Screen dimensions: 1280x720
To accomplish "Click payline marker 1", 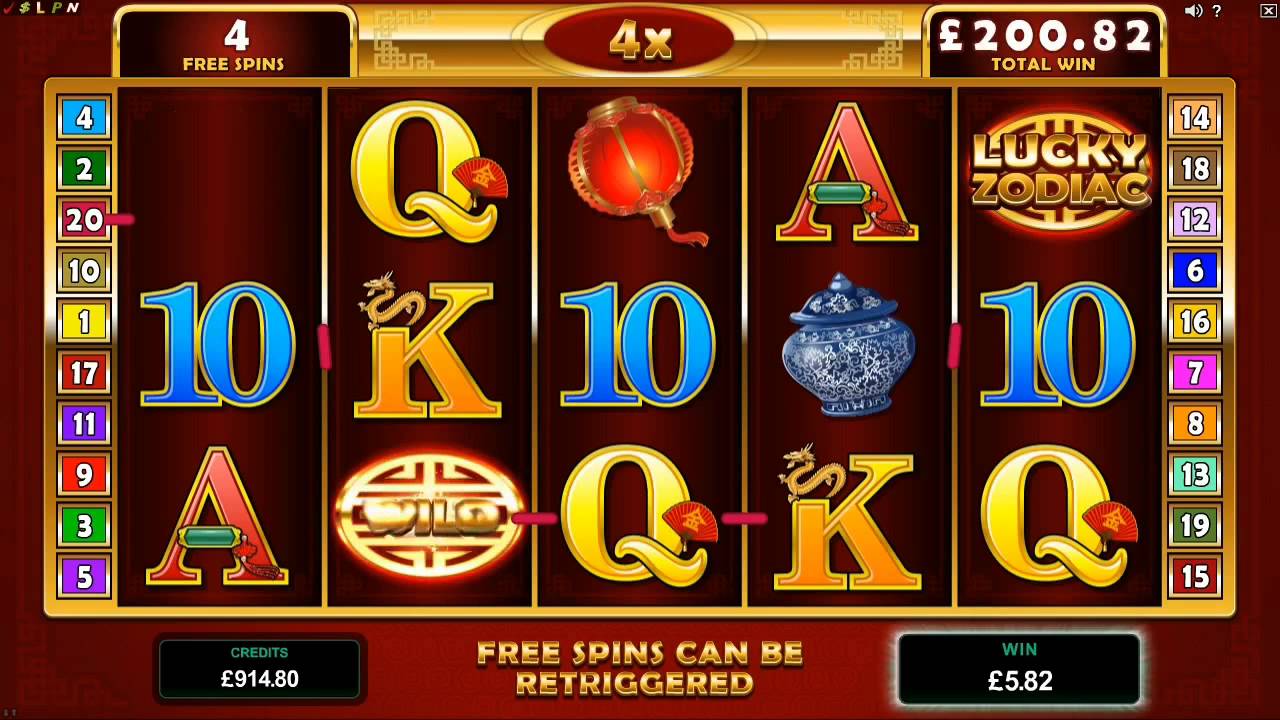I will tap(84, 322).
